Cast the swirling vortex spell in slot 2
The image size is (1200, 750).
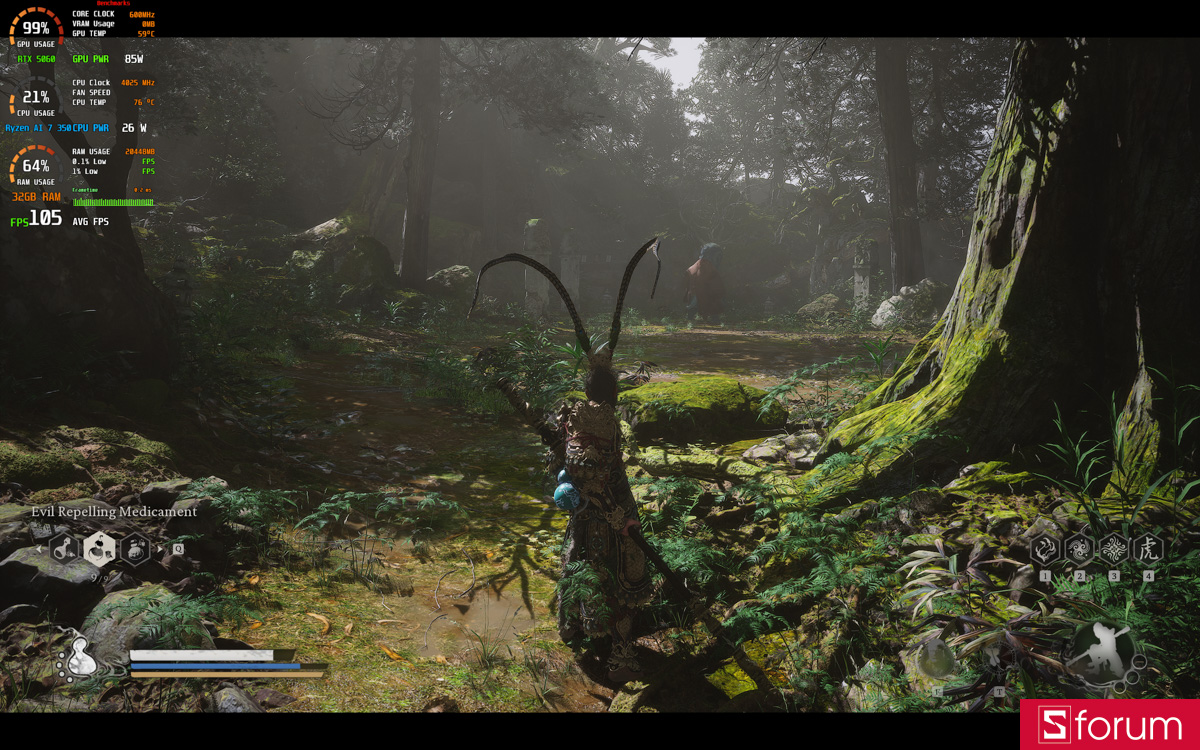pyautogui.click(x=1079, y=548)
